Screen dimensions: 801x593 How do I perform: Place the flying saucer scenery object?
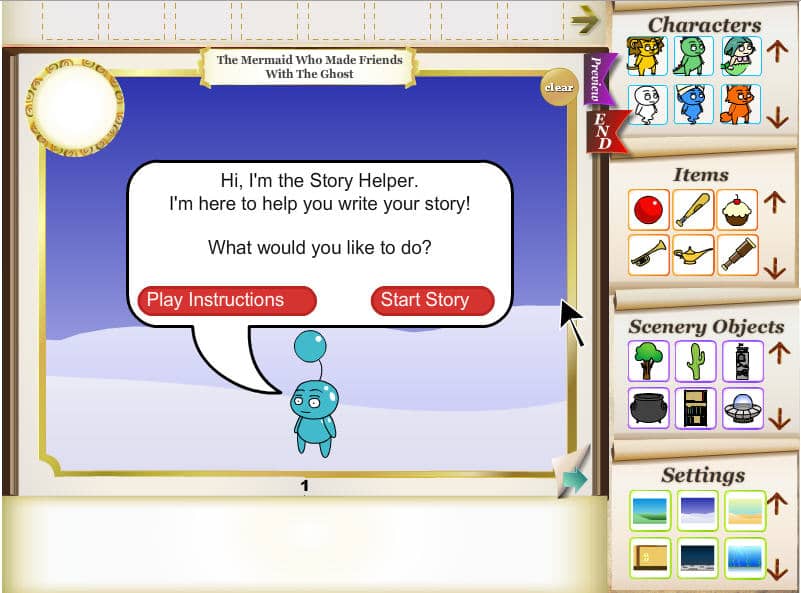pyautogui.click(x=742, y=407)
